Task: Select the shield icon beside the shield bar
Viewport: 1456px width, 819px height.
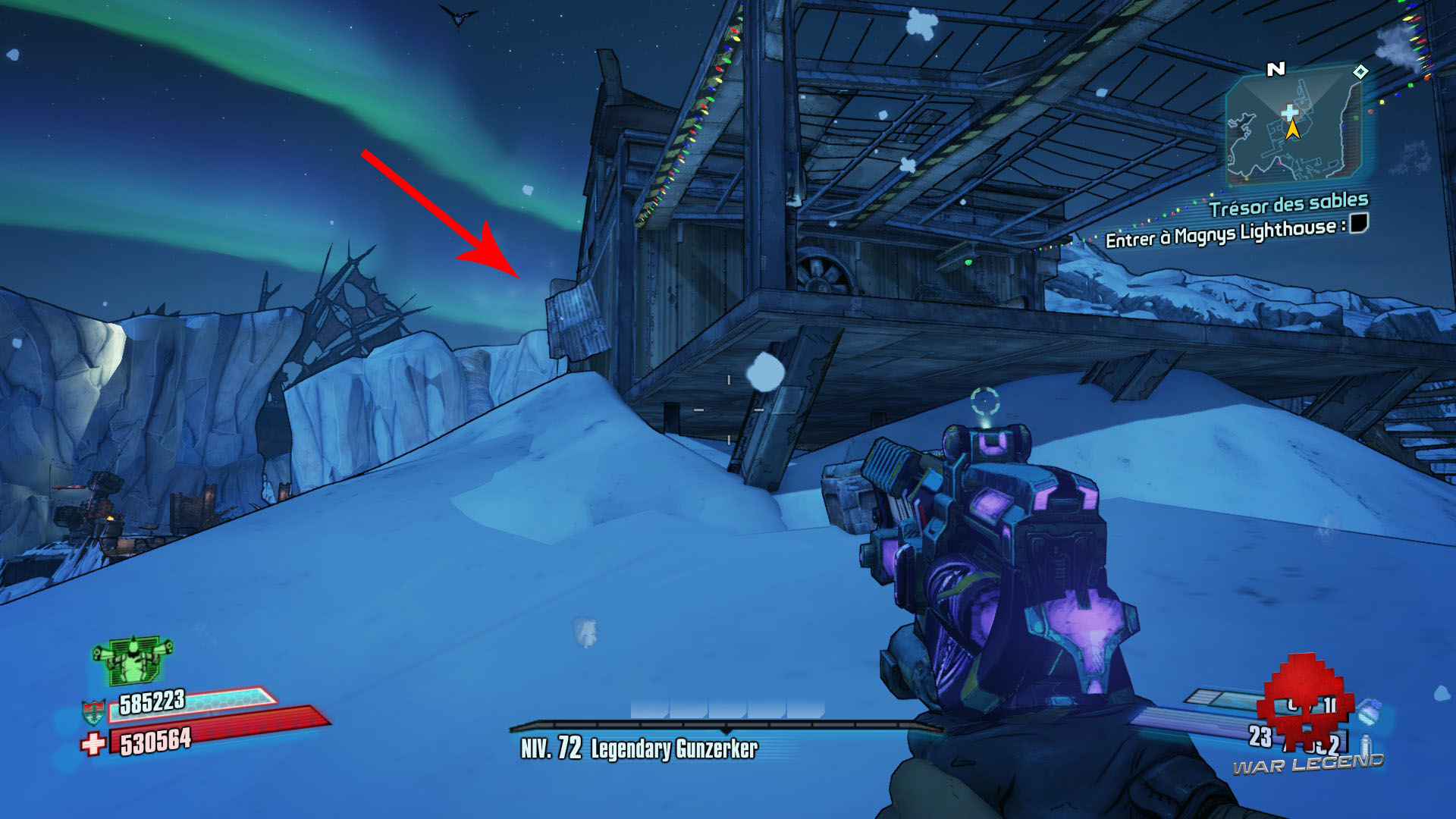Action: 93,711
